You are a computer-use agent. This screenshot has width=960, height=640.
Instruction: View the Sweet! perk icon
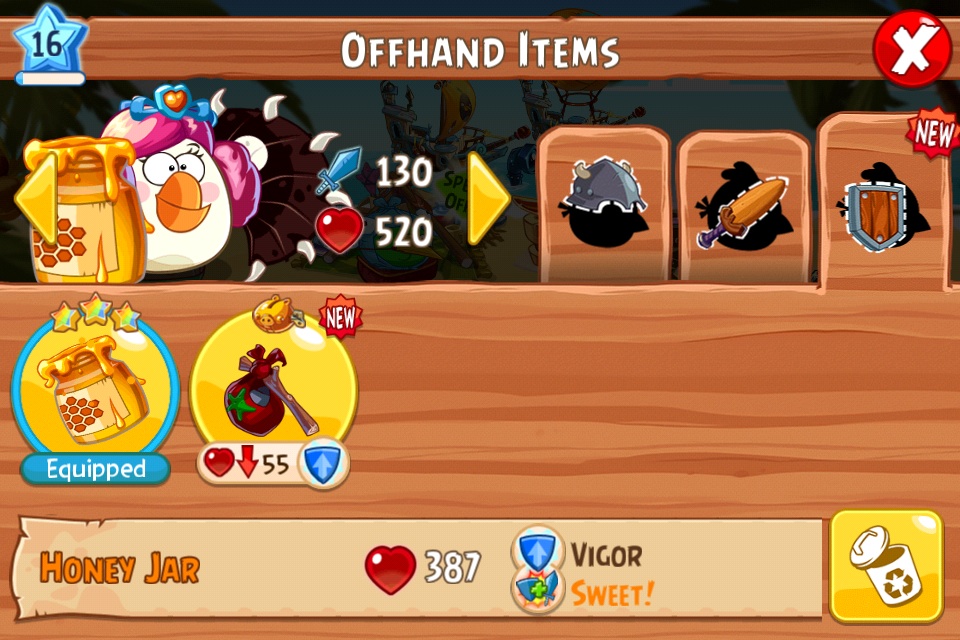[537, 591]
